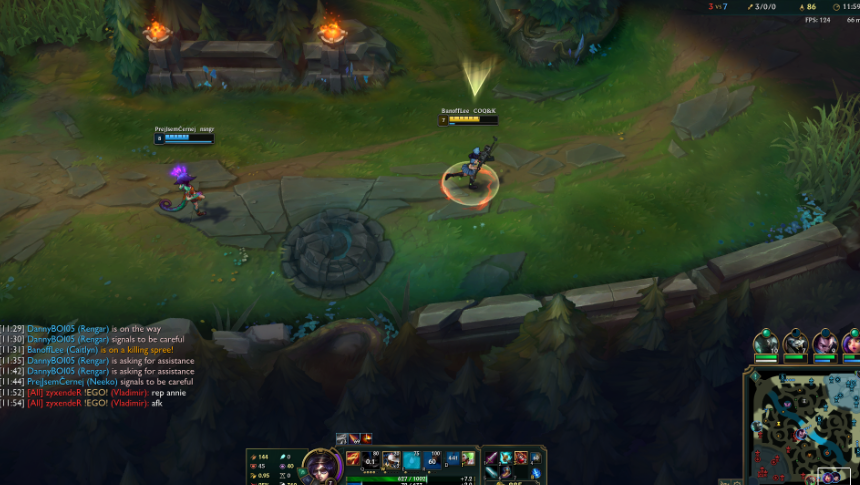The width and height of the screenshot is (860, 485).
Task: Use the cyan 90 Caliber Net ability
Action: point(411,461)
